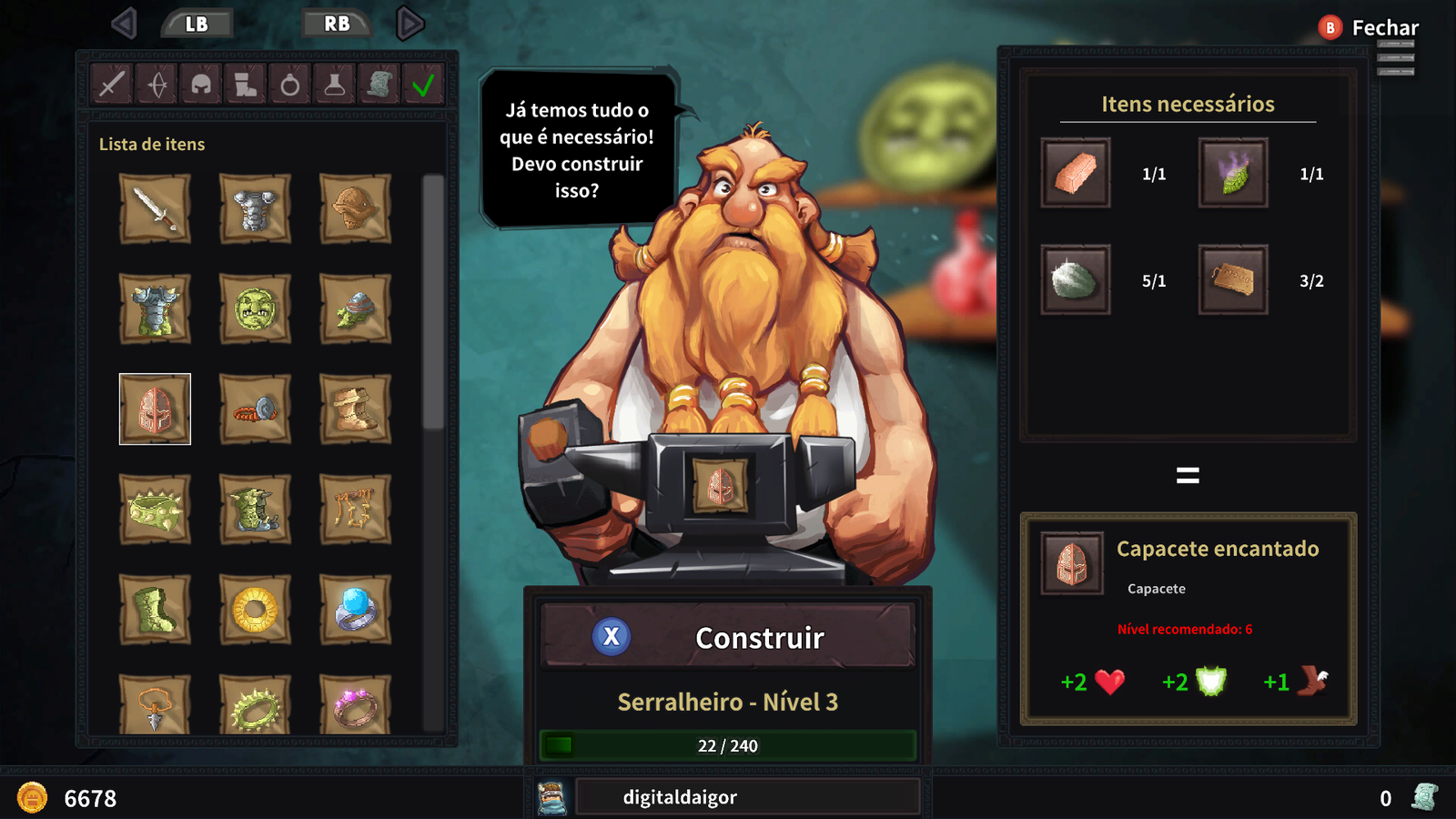Click the Construir build button

click(x=728, y=637)
